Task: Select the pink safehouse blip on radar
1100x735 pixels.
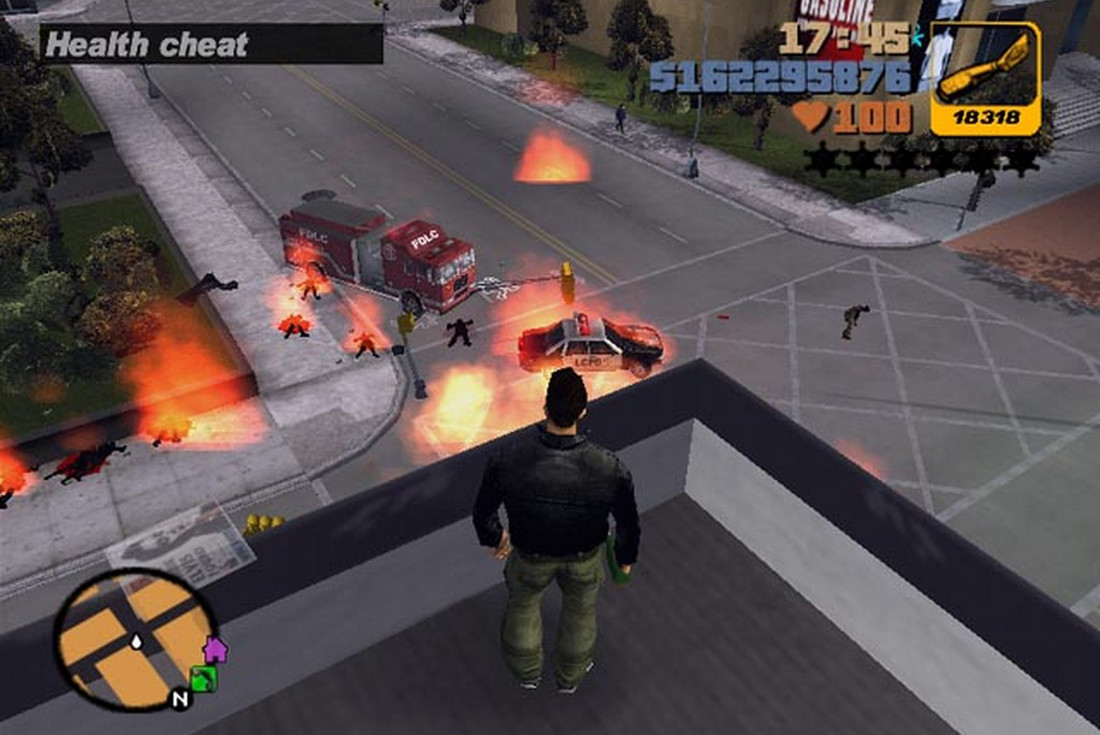Action: click(x=215, y=650)
